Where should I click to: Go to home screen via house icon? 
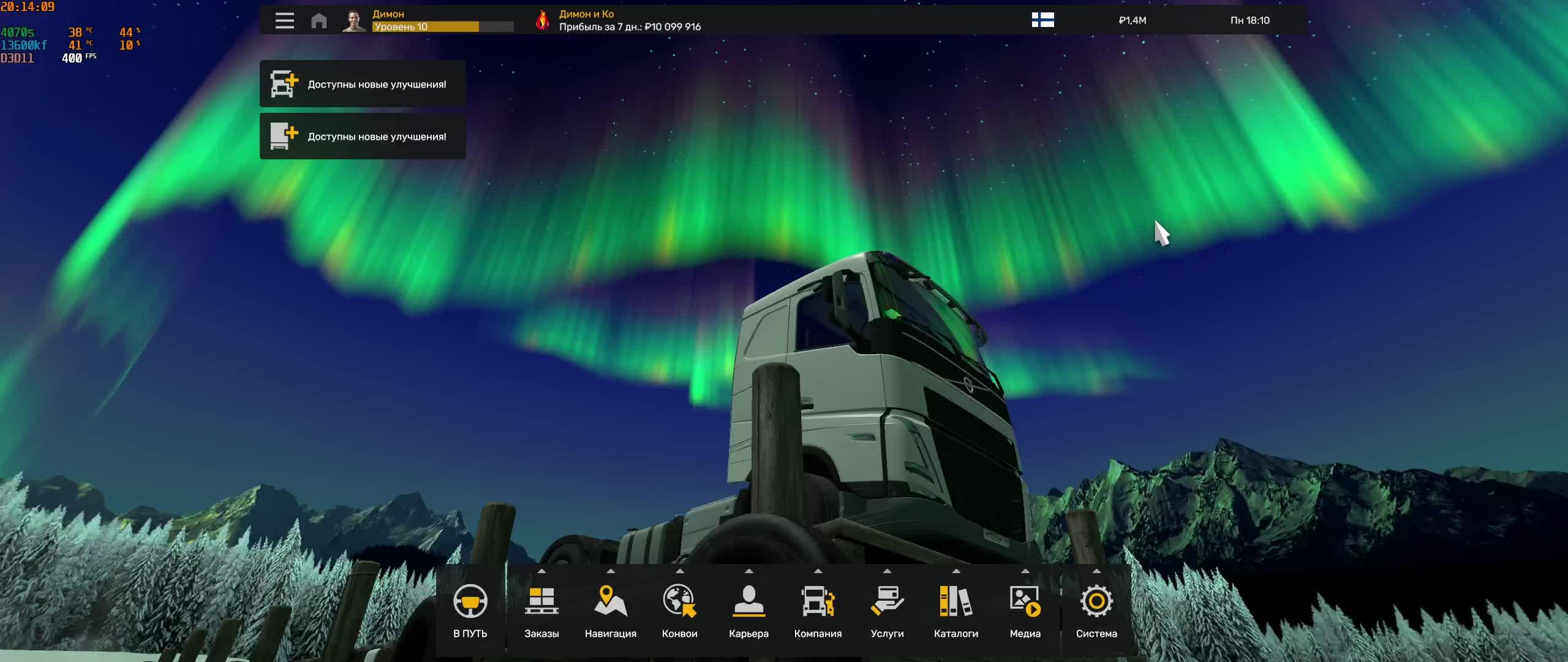[318, 20]
